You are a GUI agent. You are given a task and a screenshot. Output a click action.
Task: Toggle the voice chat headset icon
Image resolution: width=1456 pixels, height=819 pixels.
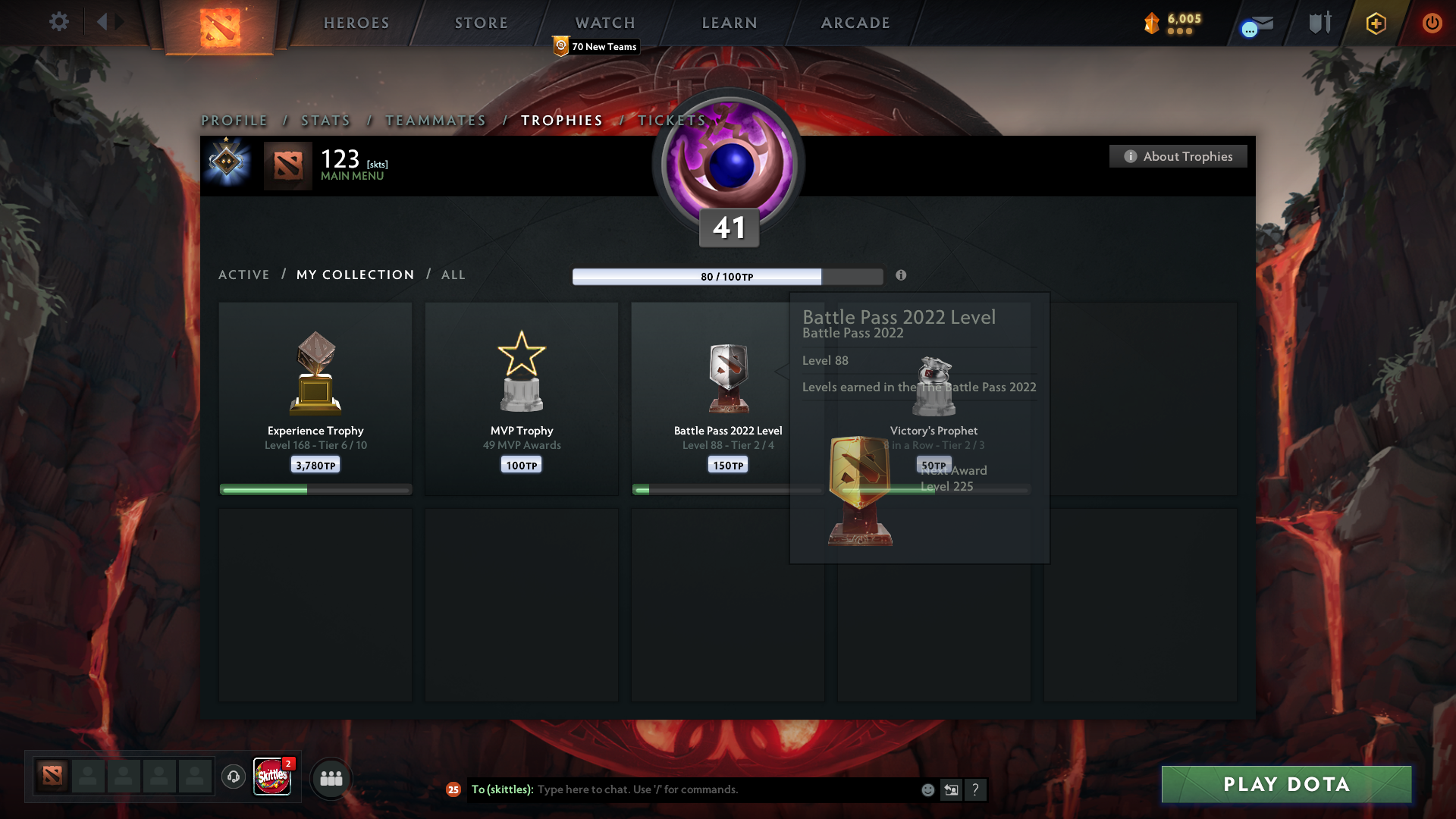coord(233,777)
